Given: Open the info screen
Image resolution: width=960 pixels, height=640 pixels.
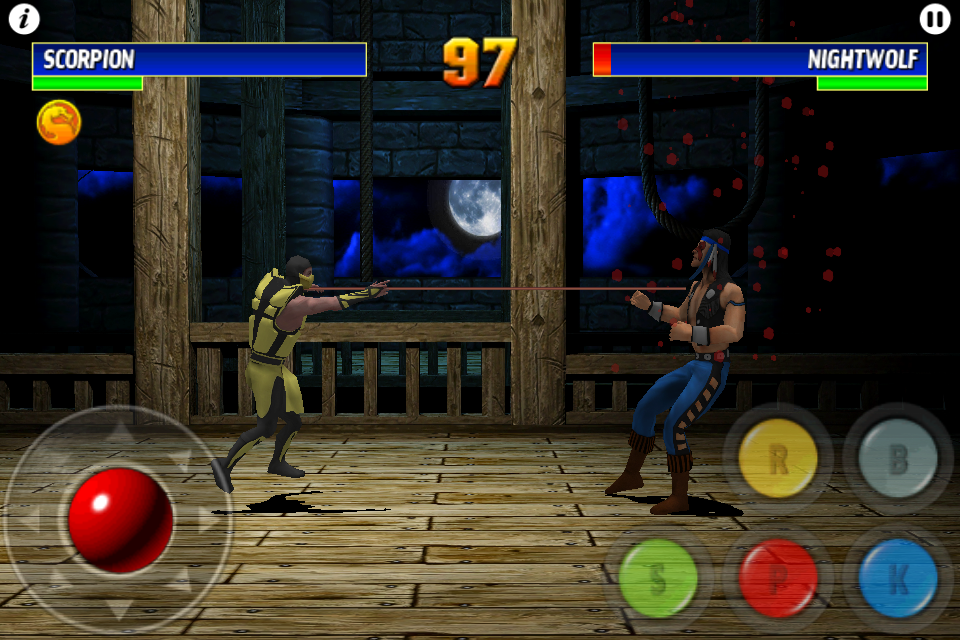Looking at the screenshot, I should [24, 18].
